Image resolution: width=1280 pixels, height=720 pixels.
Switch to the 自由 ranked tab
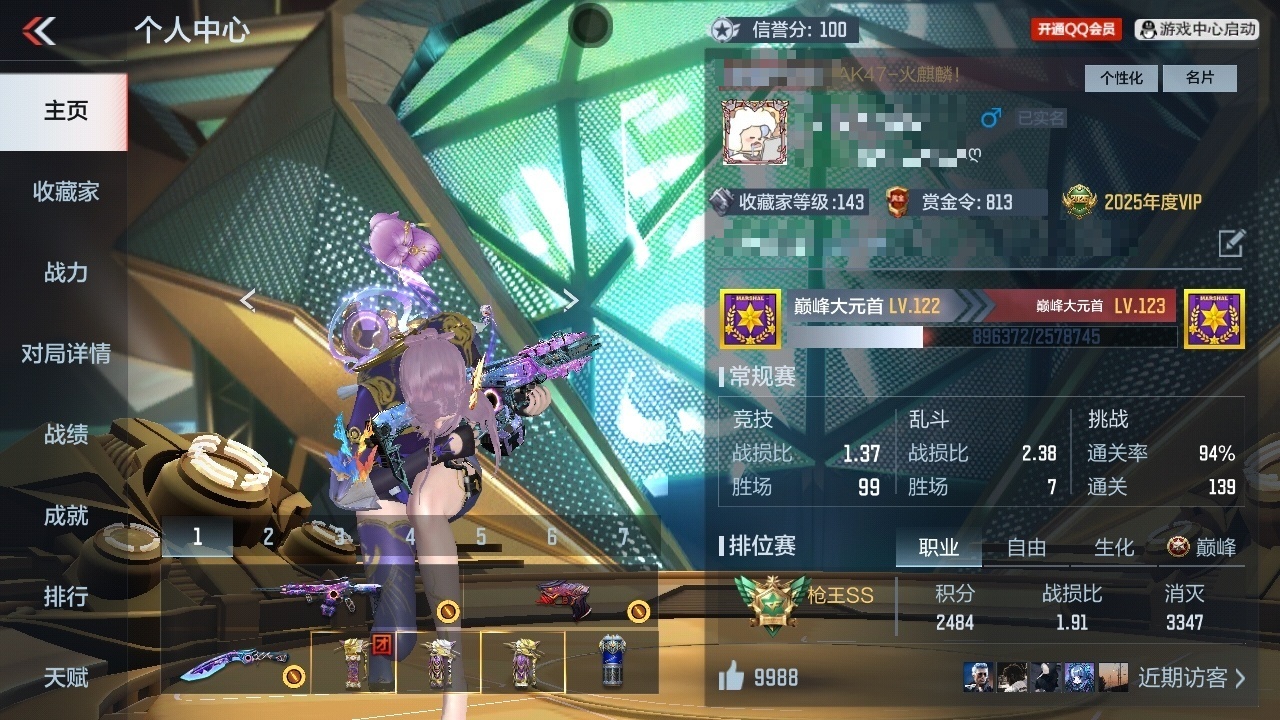(x=1026, y=547)
